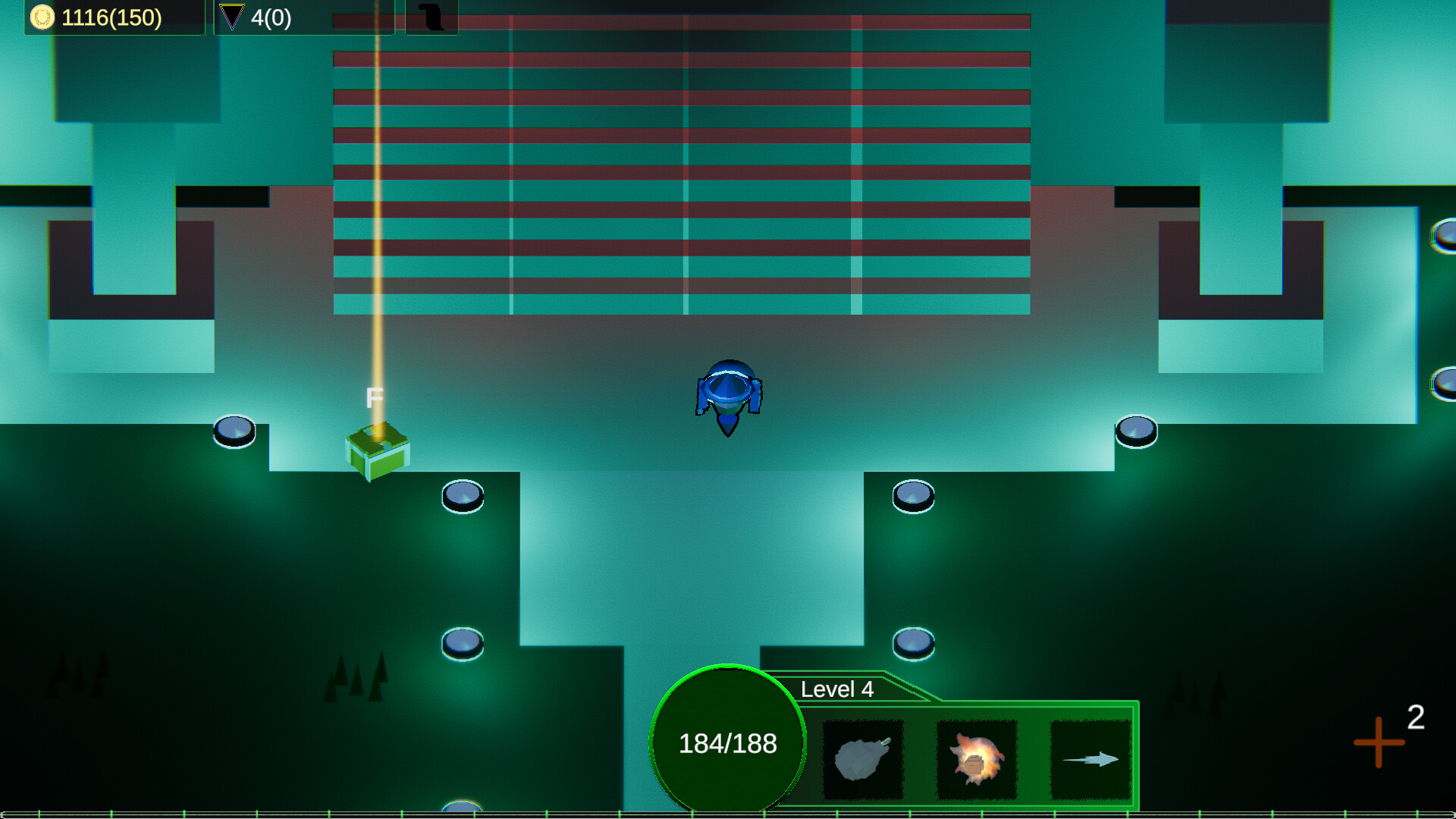
Task: Switch to the coin counter tab
Action: 114,17
